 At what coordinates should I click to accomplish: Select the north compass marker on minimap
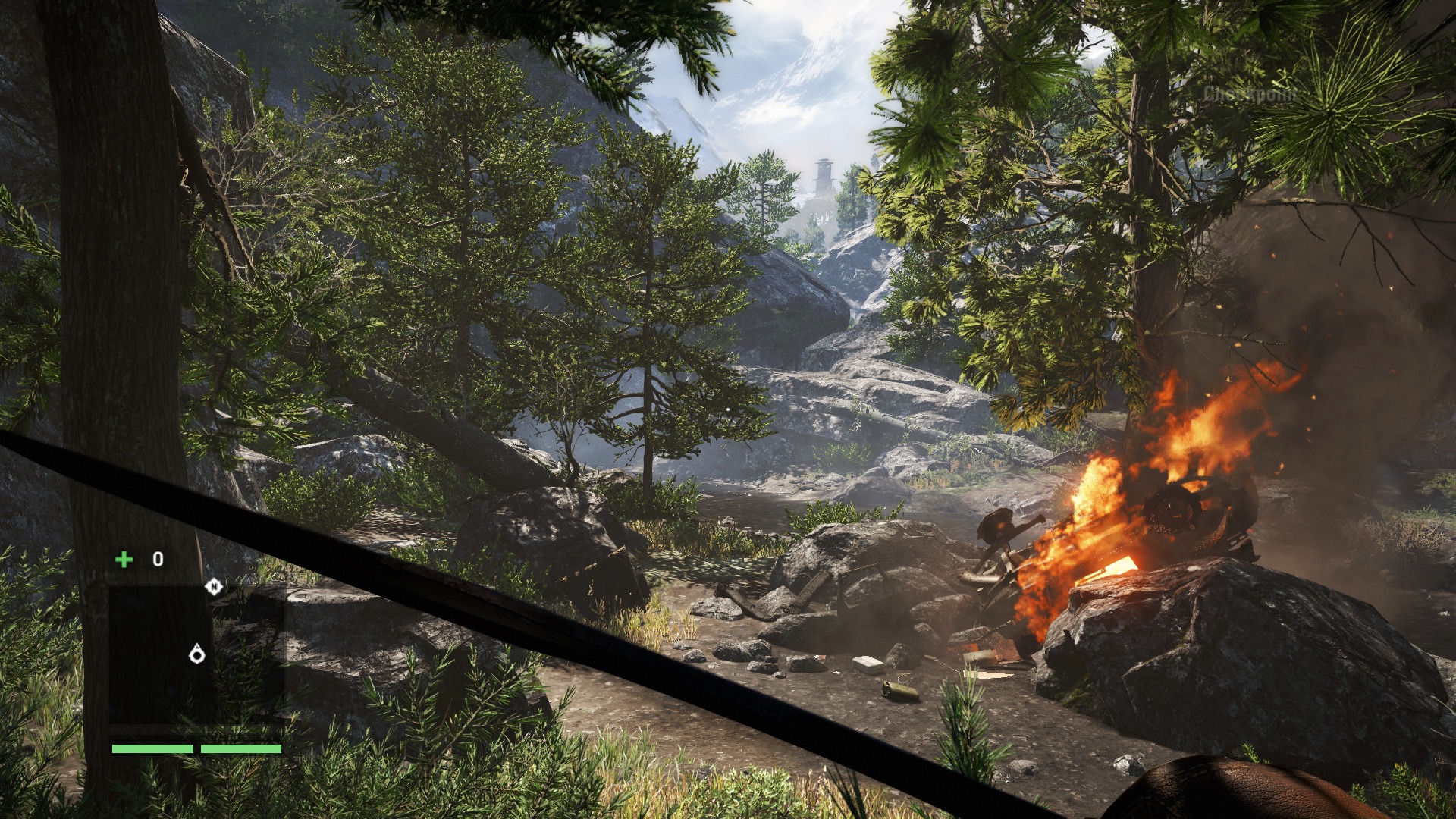(x=214, y=586)
